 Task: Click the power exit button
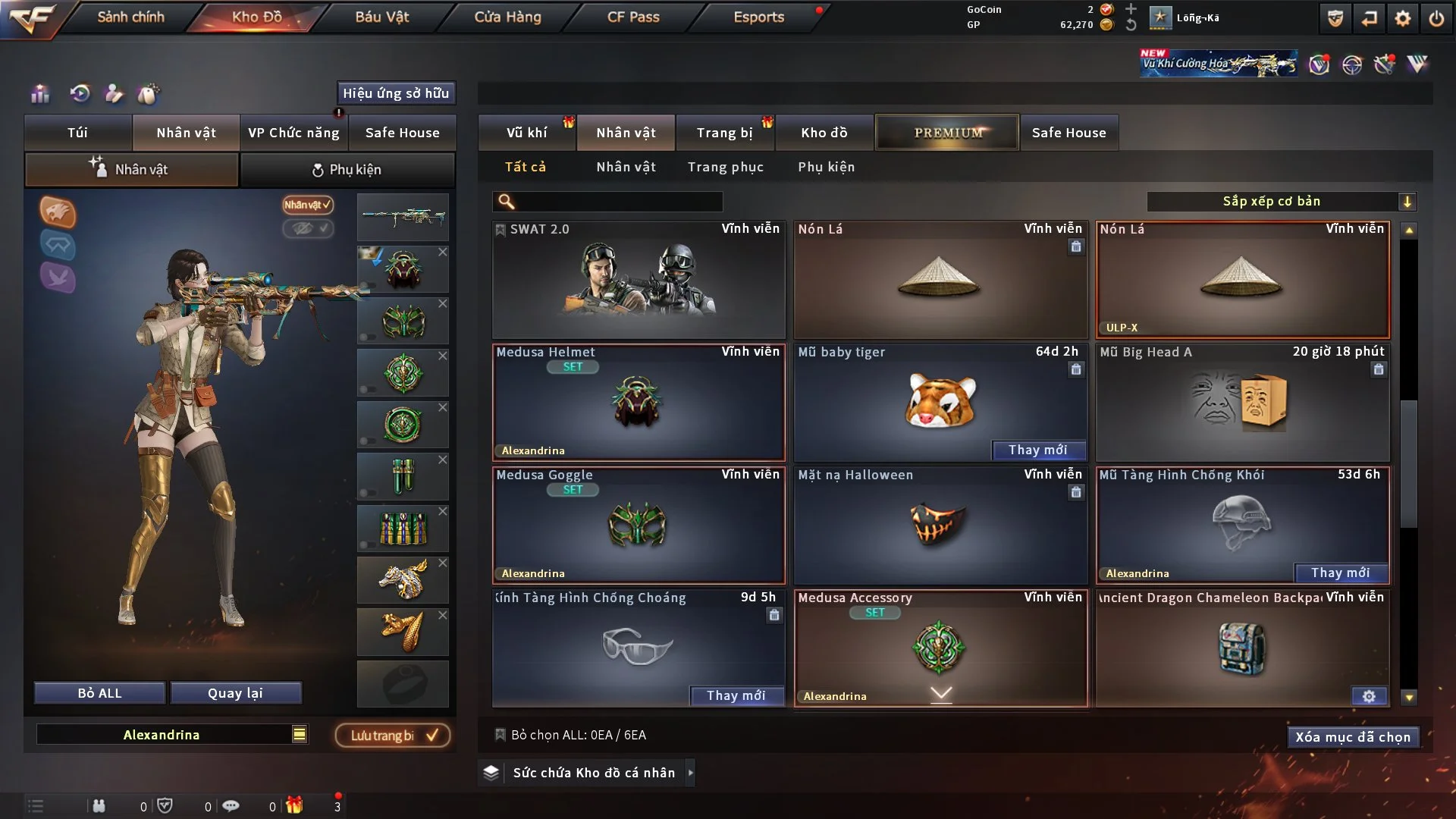click(1436, 18)
